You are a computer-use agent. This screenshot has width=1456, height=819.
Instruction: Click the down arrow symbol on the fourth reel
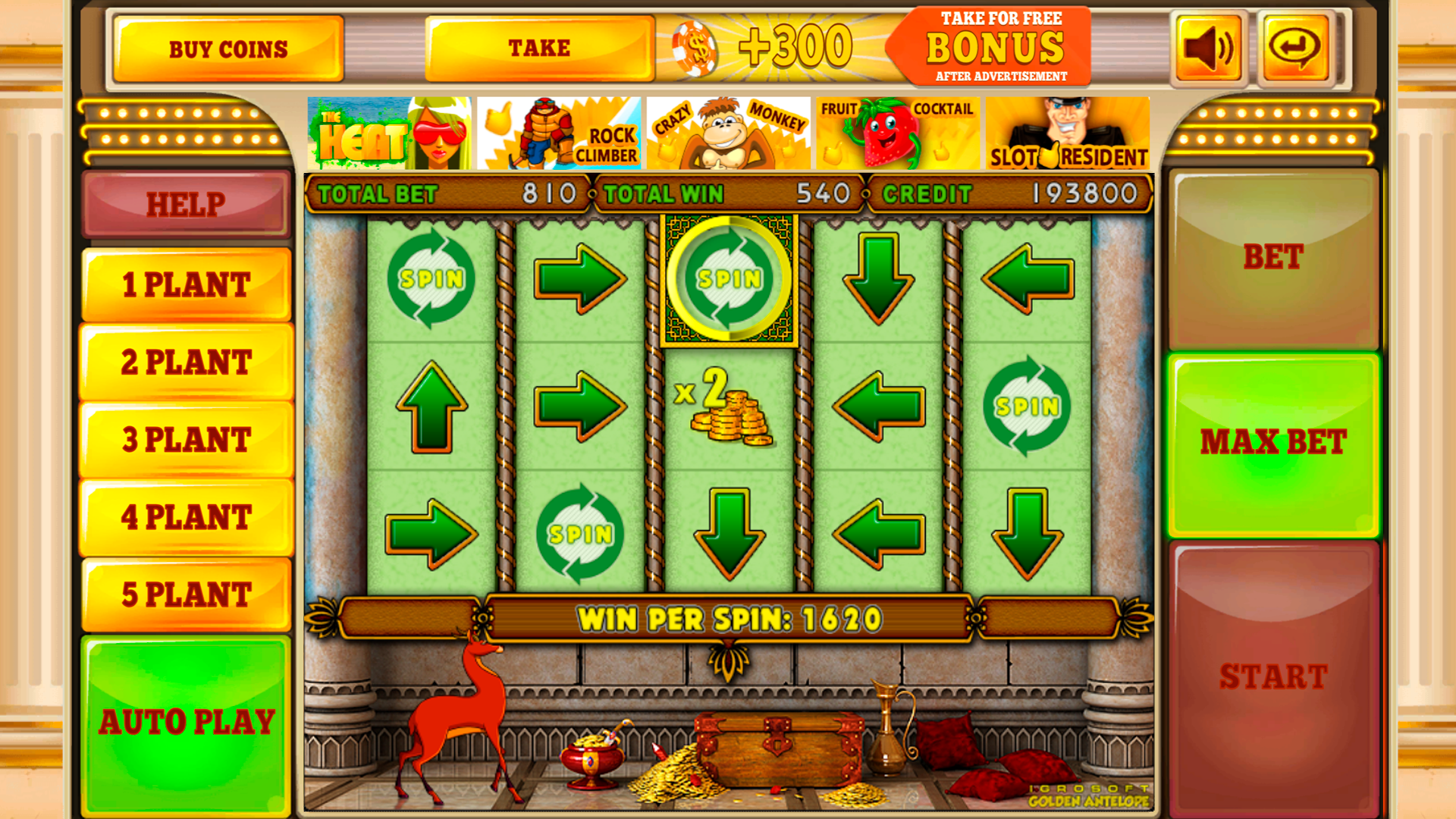tap(880, 279)
